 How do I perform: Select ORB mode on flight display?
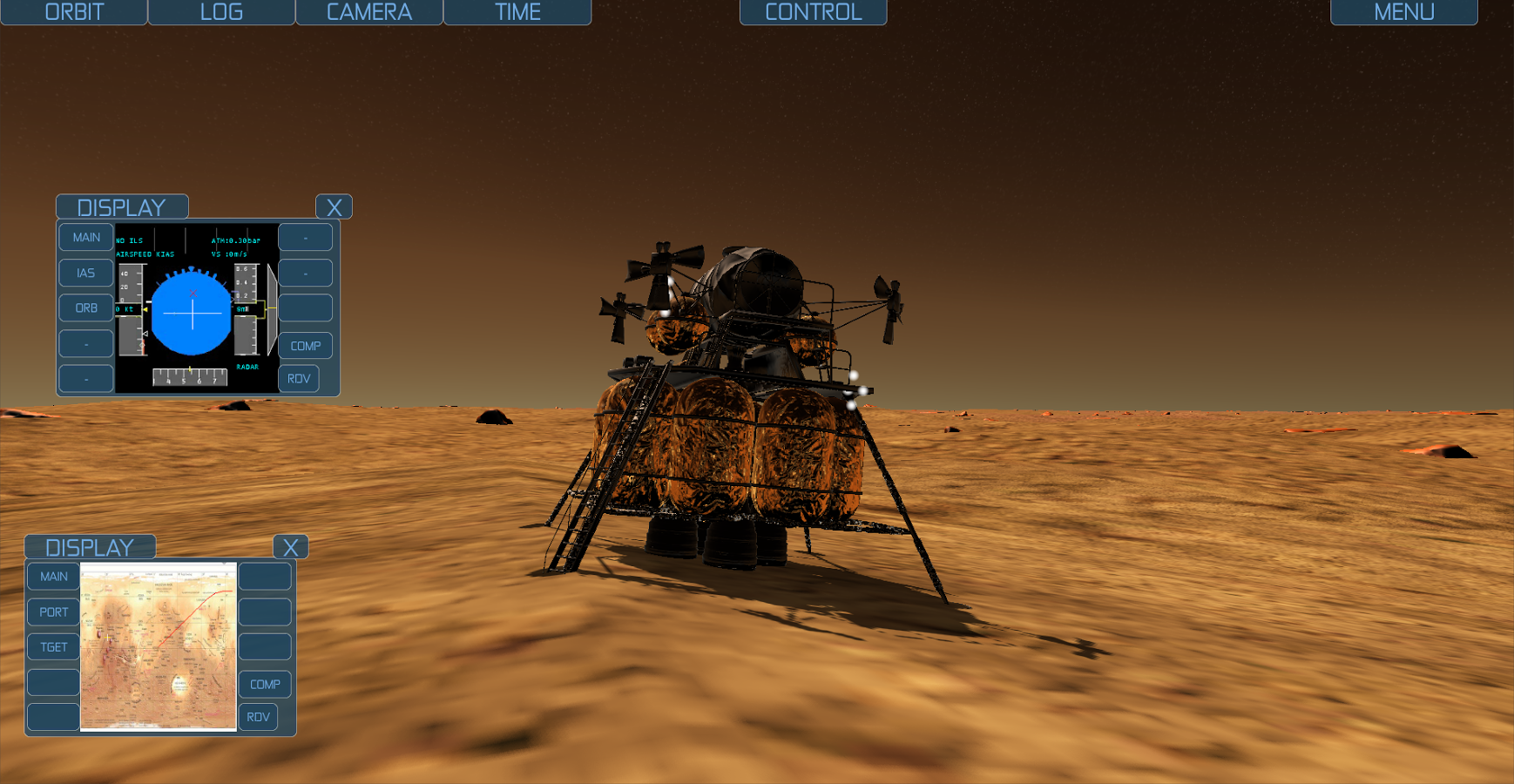pyautogui.click(x=85, y=308)
